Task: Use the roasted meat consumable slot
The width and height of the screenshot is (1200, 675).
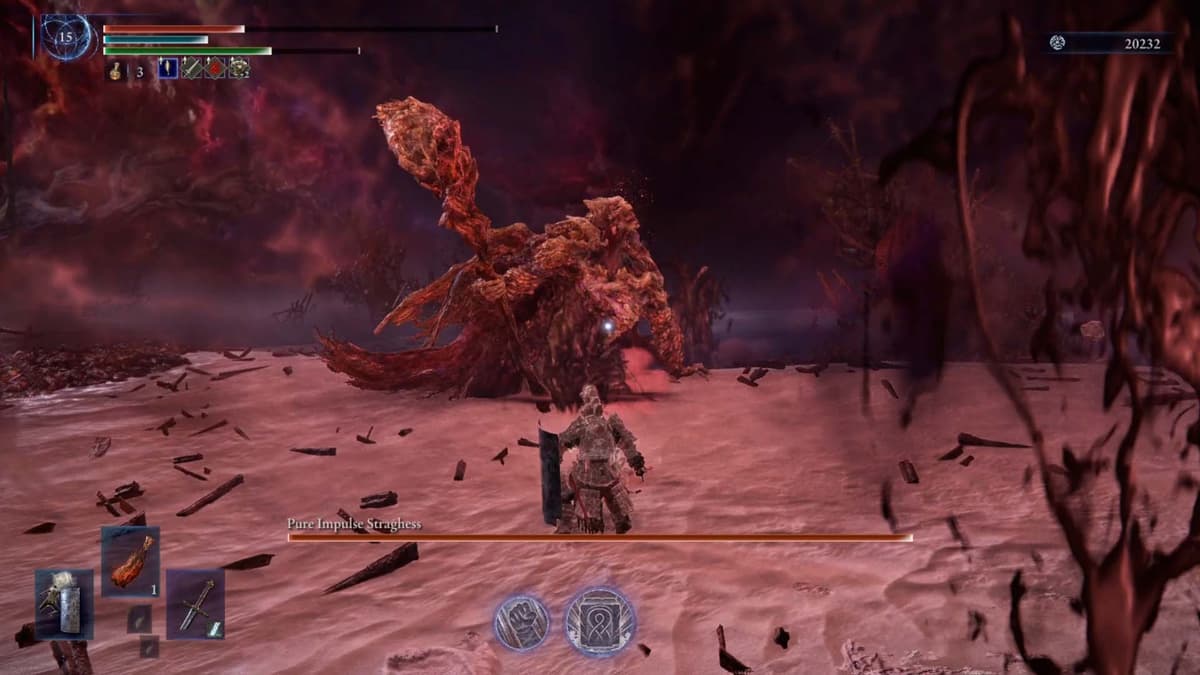Action: click(x=130, y=561)
